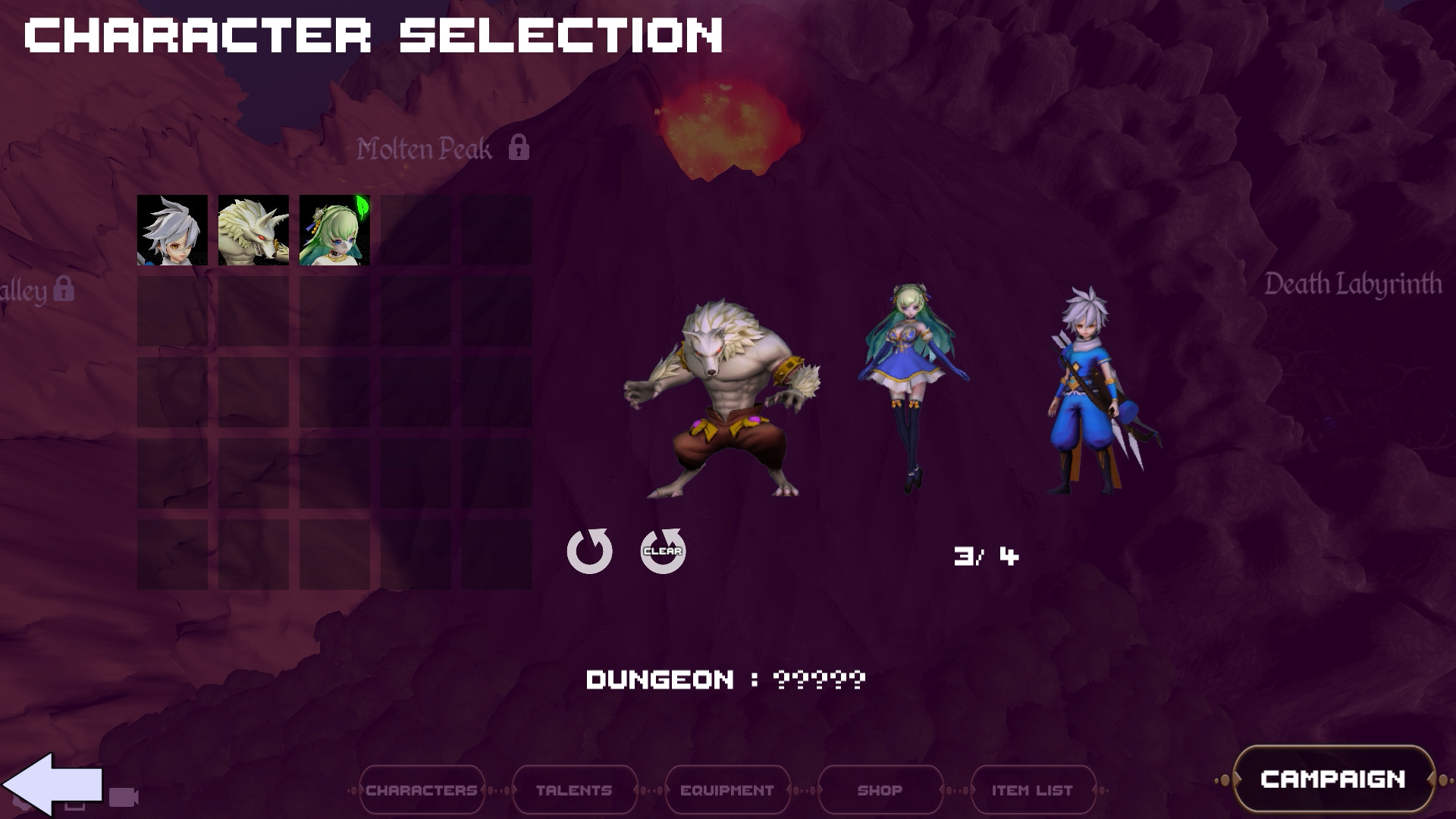Click the monitor display icon at bottom left
The height and width of the screenshot is (819, 1456).
click(75, 804)
